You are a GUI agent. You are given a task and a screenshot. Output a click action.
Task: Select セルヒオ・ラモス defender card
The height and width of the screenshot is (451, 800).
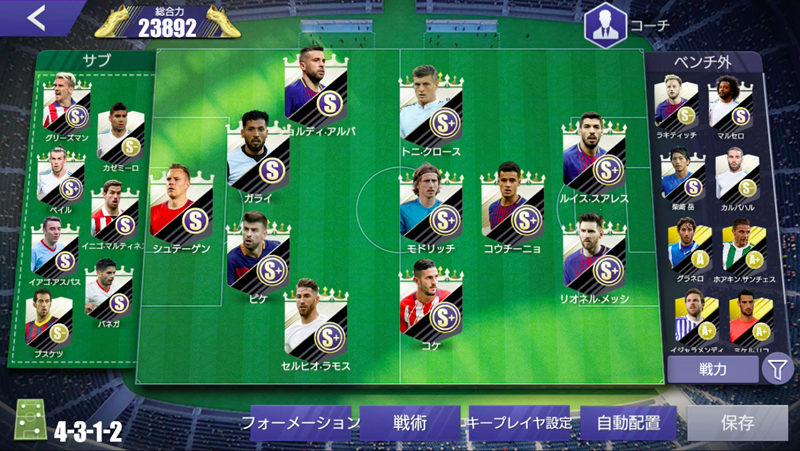click(316, 325)
